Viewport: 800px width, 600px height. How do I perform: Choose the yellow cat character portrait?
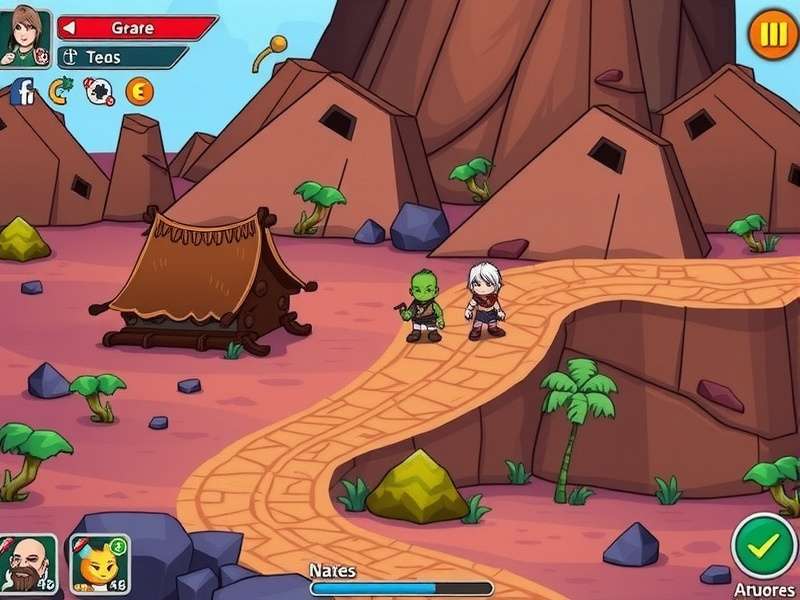[99, 563]
